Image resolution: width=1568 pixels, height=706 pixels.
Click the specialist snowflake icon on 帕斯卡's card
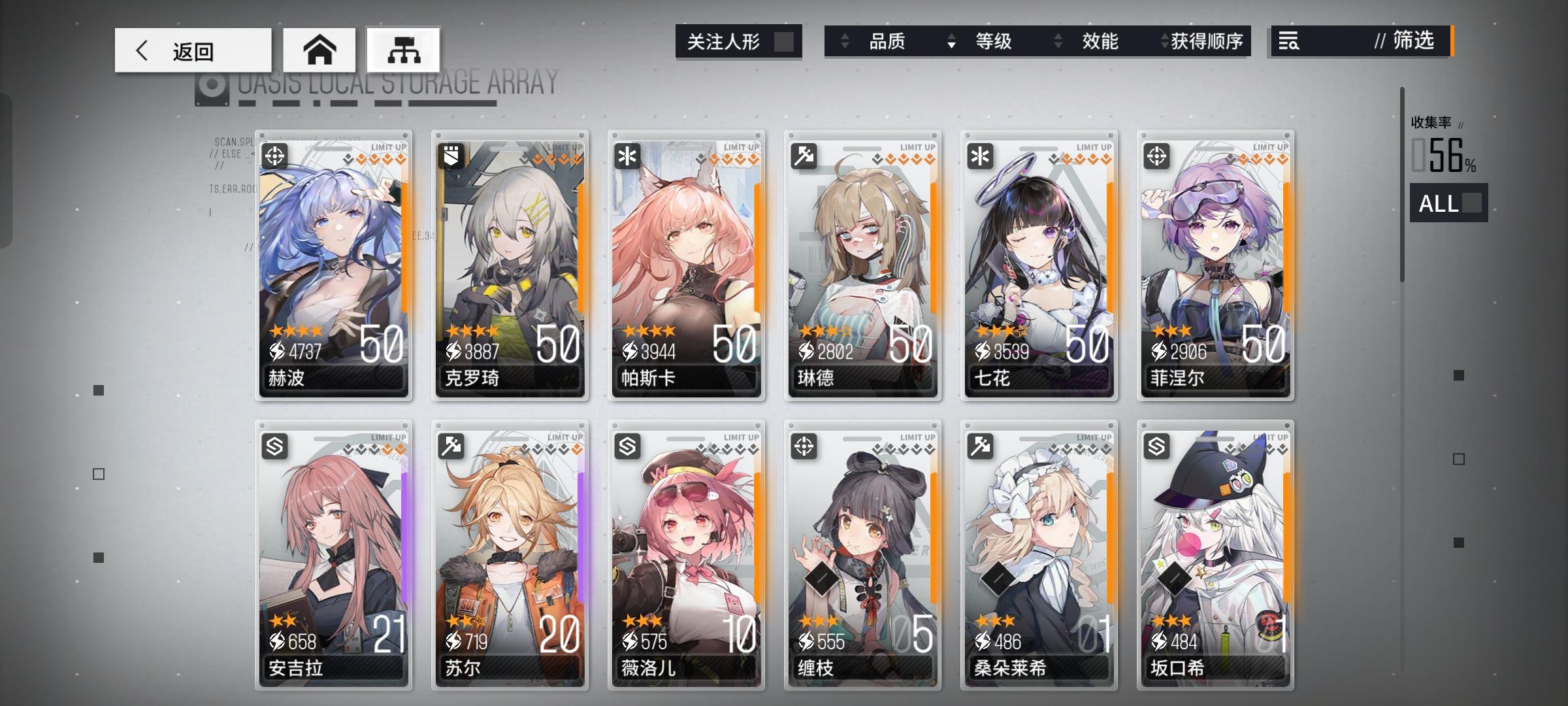pyautogui.click(x=627, y=155)
